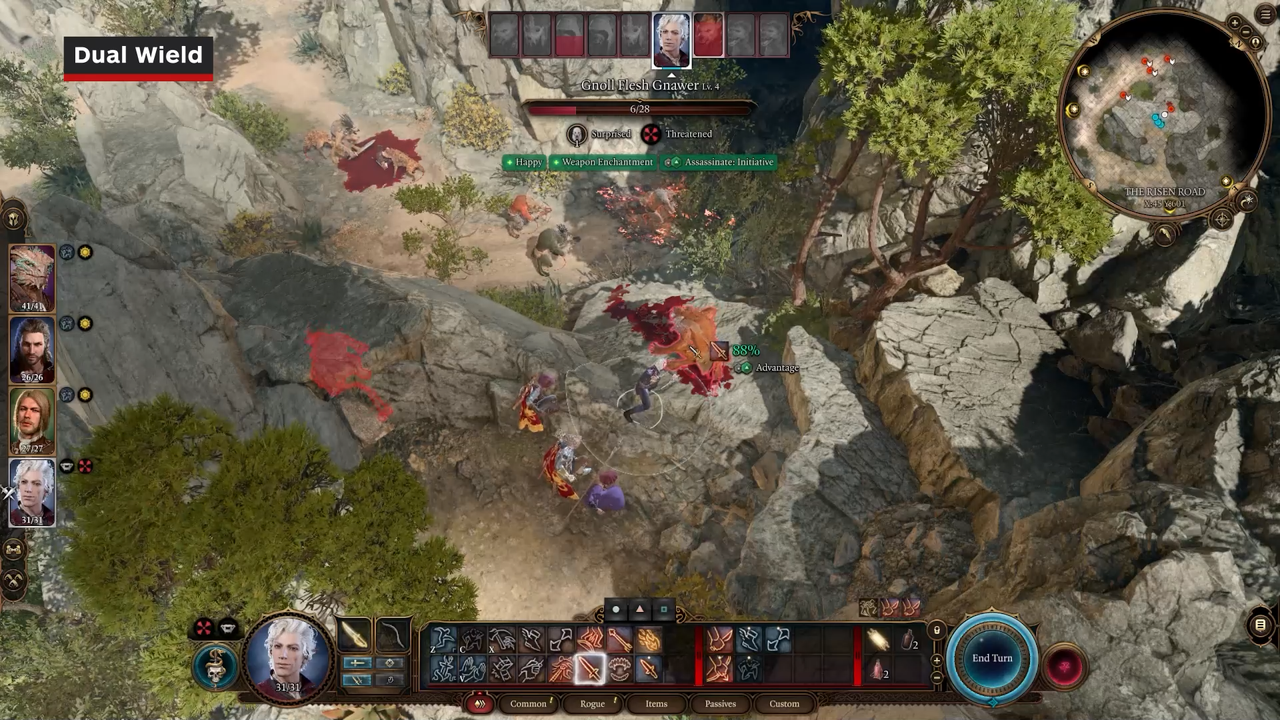Expand the hotbar with the plus button
1280x720 pixels.
pos(936,660)
